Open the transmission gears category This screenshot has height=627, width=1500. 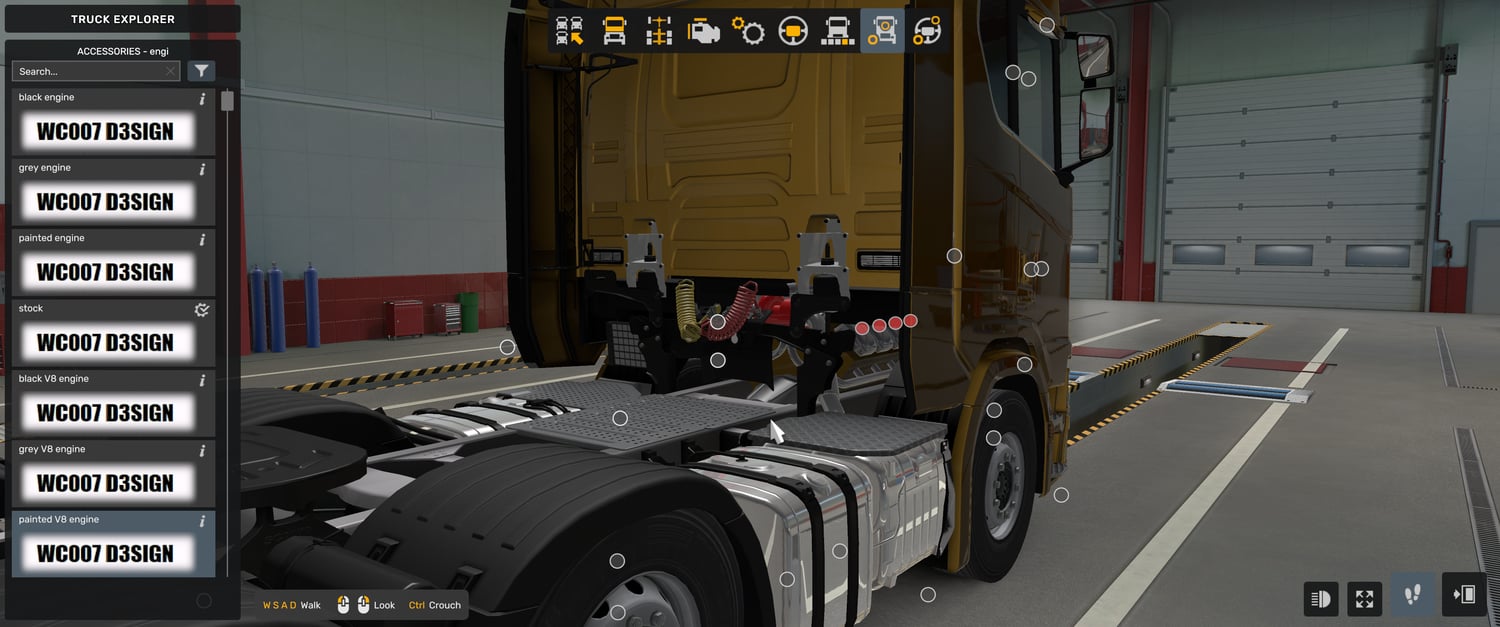click(x=748, y=32)
